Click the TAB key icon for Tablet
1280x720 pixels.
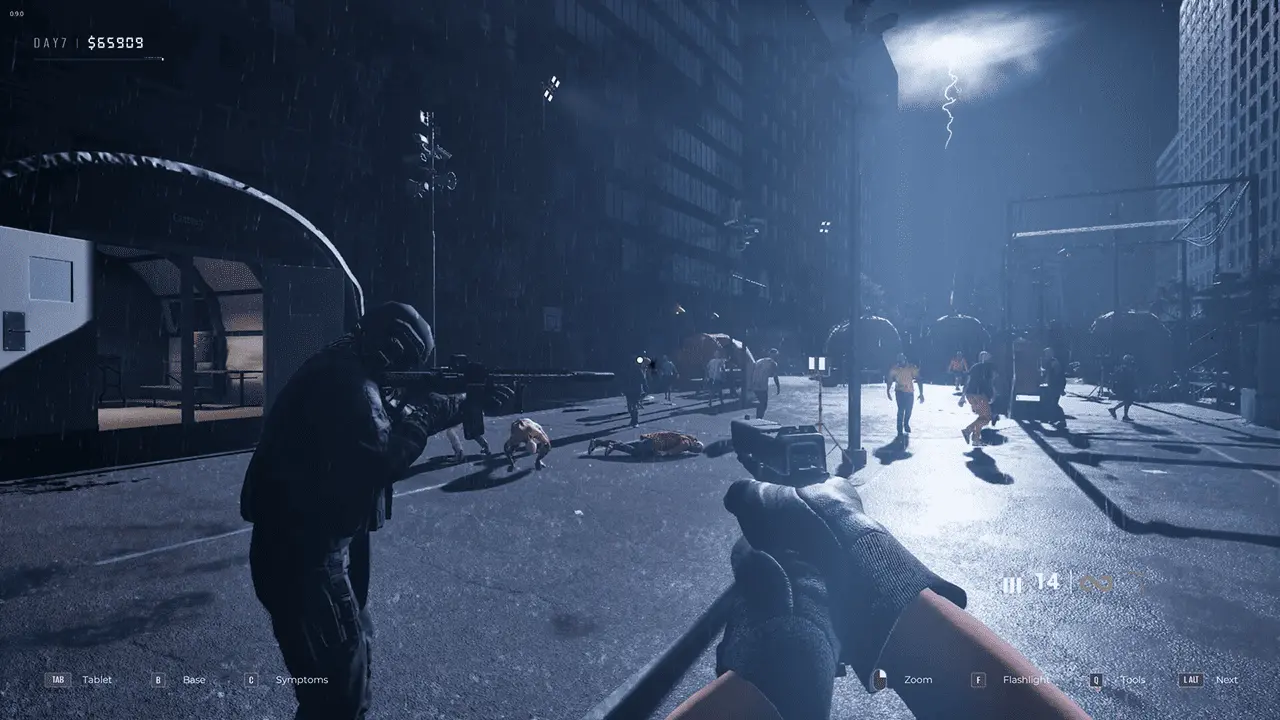(x=56, y=679)
